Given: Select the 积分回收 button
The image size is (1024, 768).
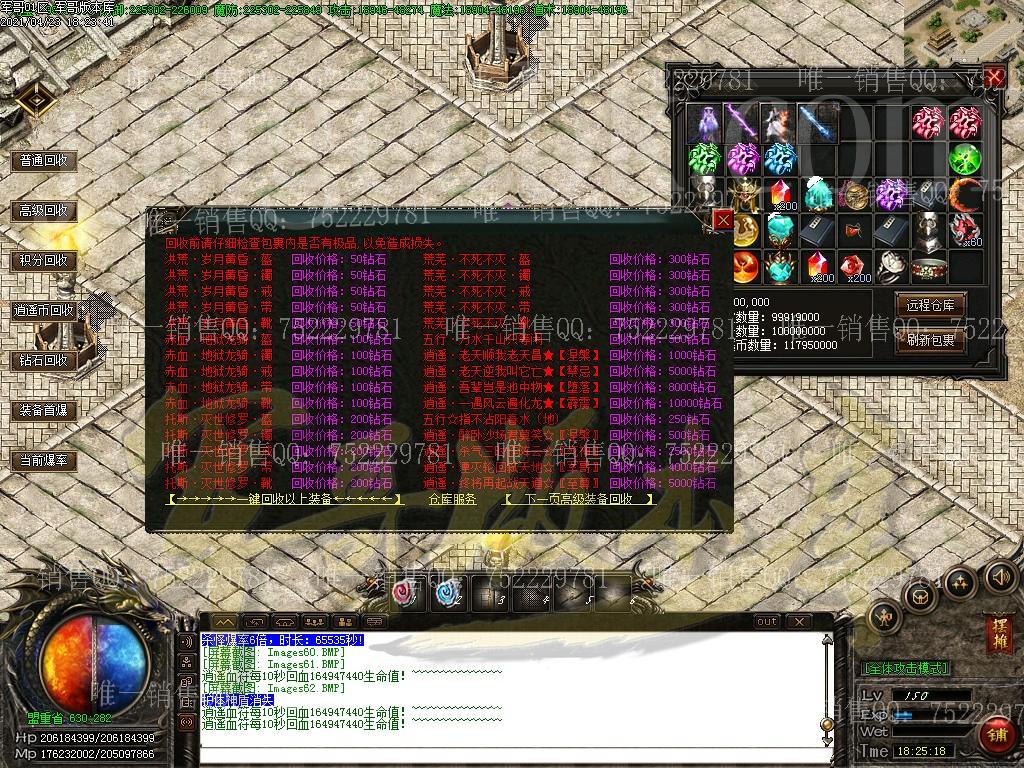Looking at the screenshot, I should click(x=44, y=260).
